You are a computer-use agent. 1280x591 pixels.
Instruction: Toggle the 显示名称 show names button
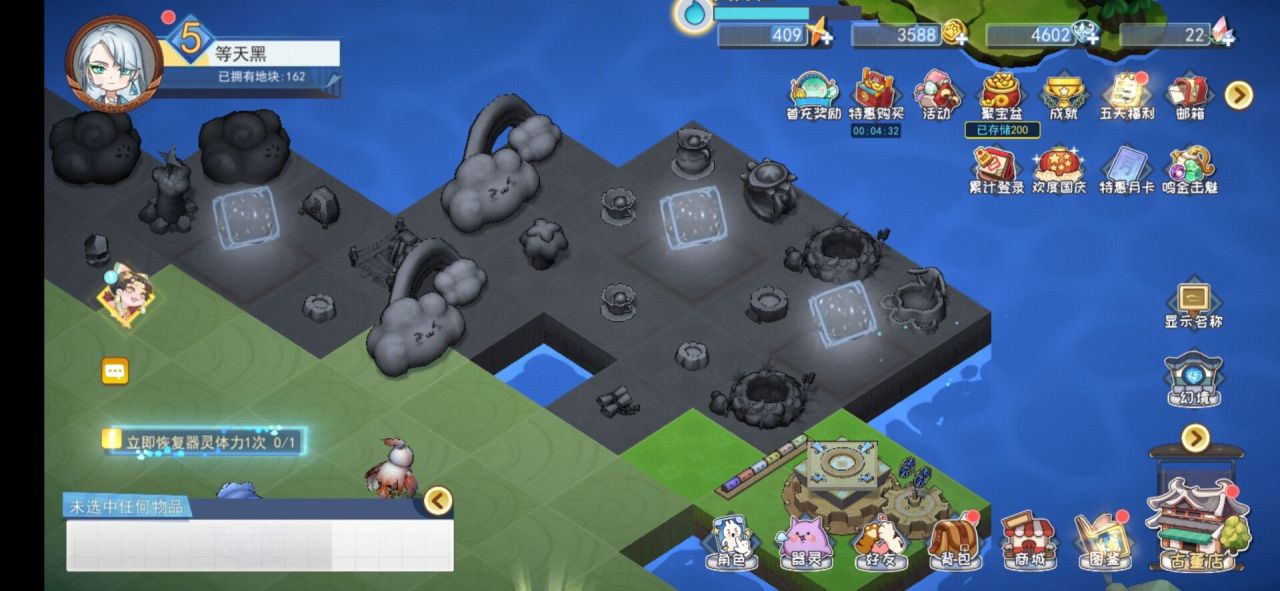click(1193, 304)
